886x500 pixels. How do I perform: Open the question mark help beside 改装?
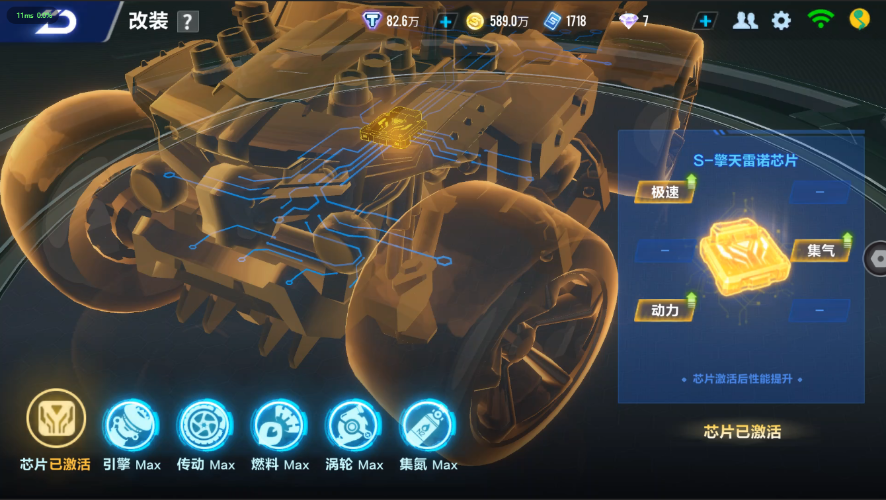coord(188,22)
